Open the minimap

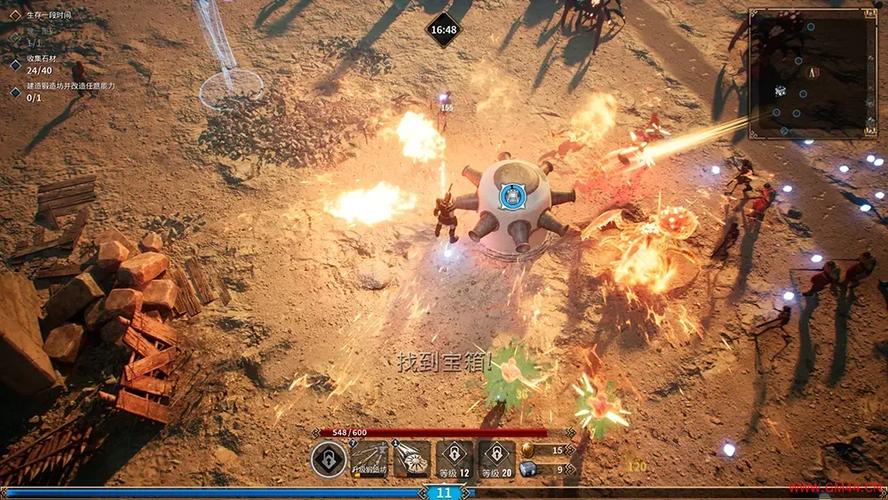point(811,72)
